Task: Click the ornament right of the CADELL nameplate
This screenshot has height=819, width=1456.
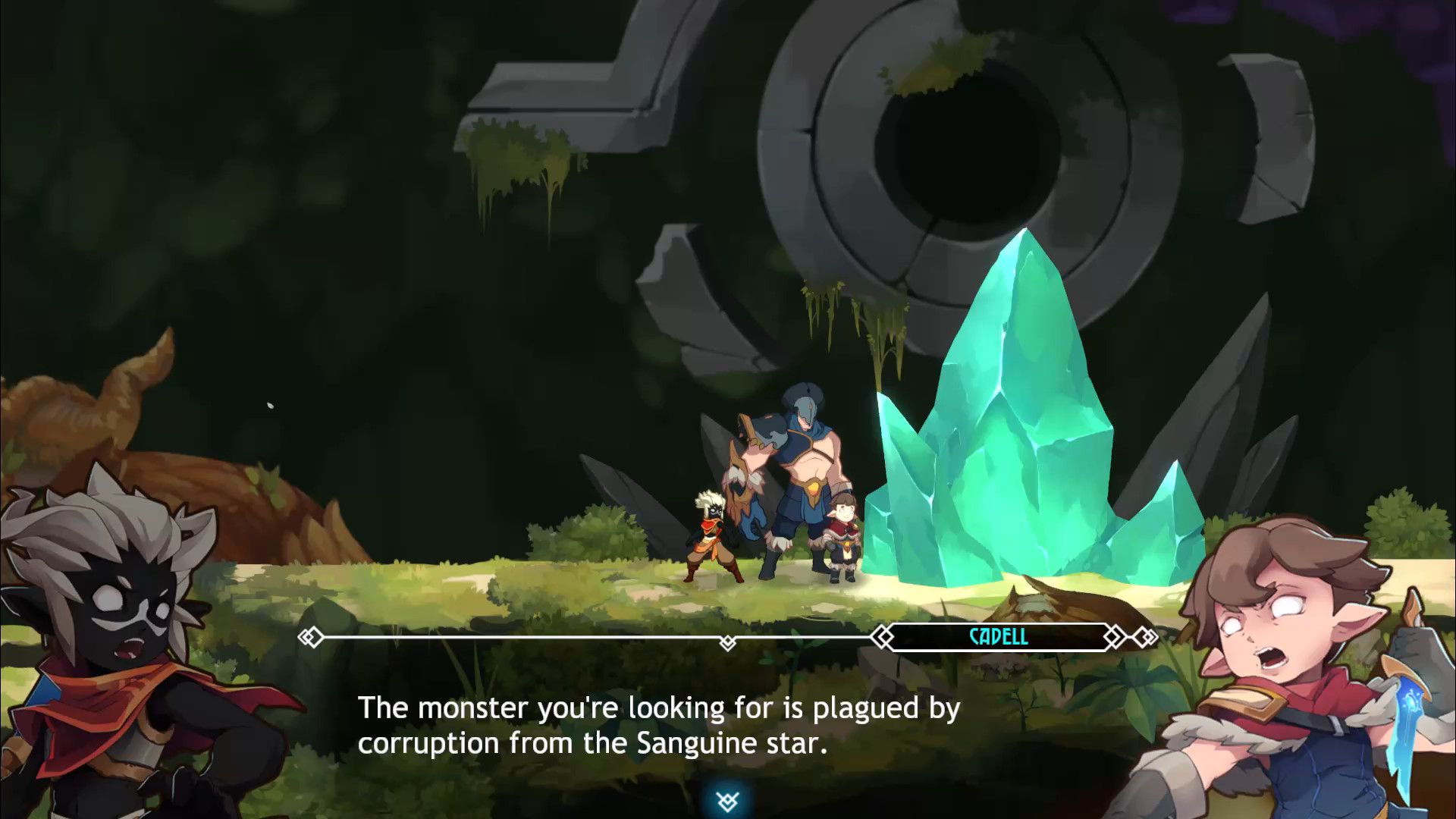Action: [x=1115, y=637]
